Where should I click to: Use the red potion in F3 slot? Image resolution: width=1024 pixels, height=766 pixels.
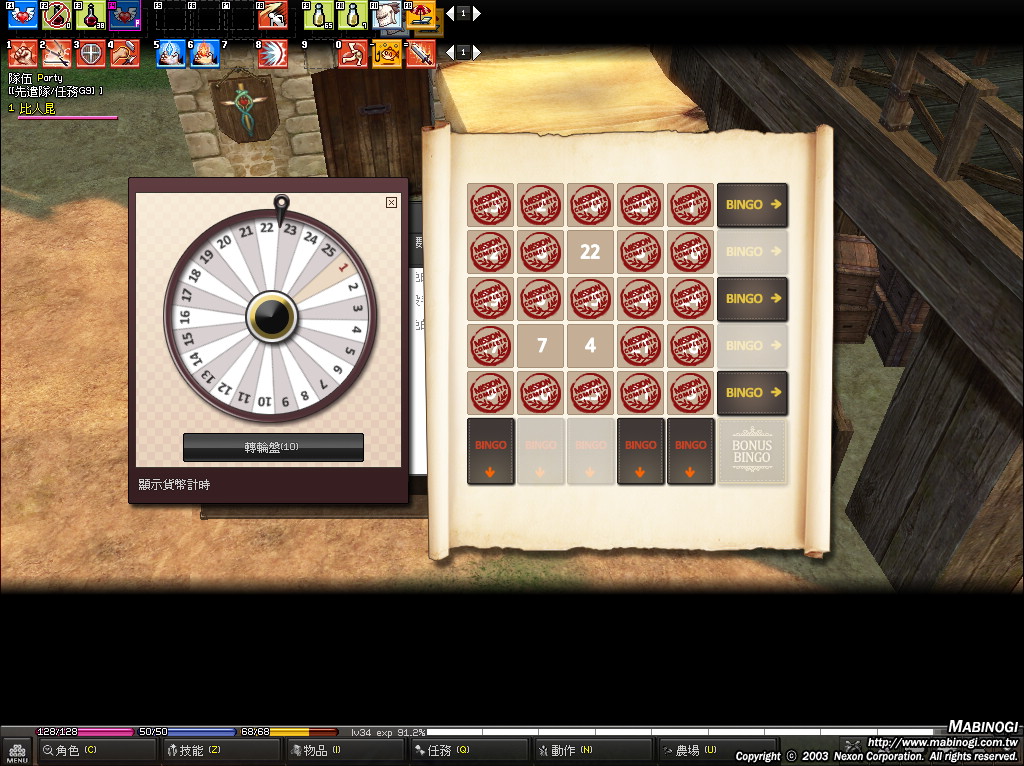pyautogui.click(x=90, y=15)
